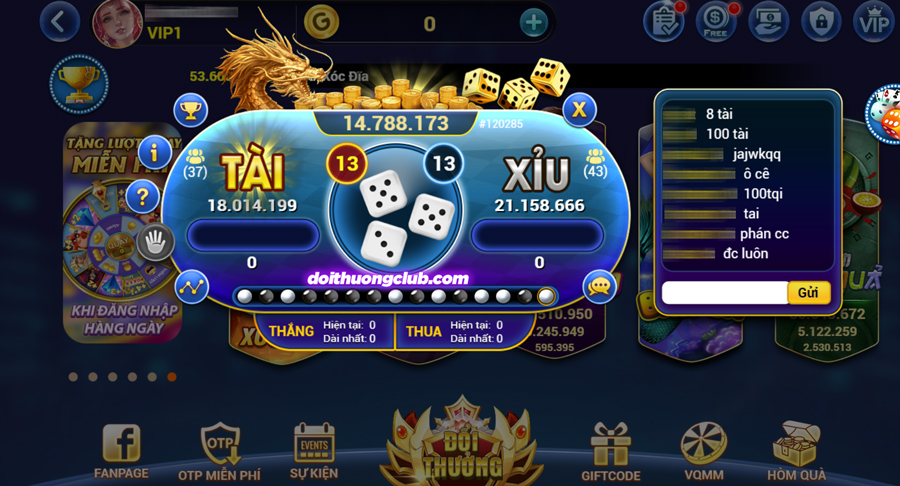The image size is (900, 486).
Task: Place a bet on XỈU
Action: pyautogui.click(x=537, y=236)
